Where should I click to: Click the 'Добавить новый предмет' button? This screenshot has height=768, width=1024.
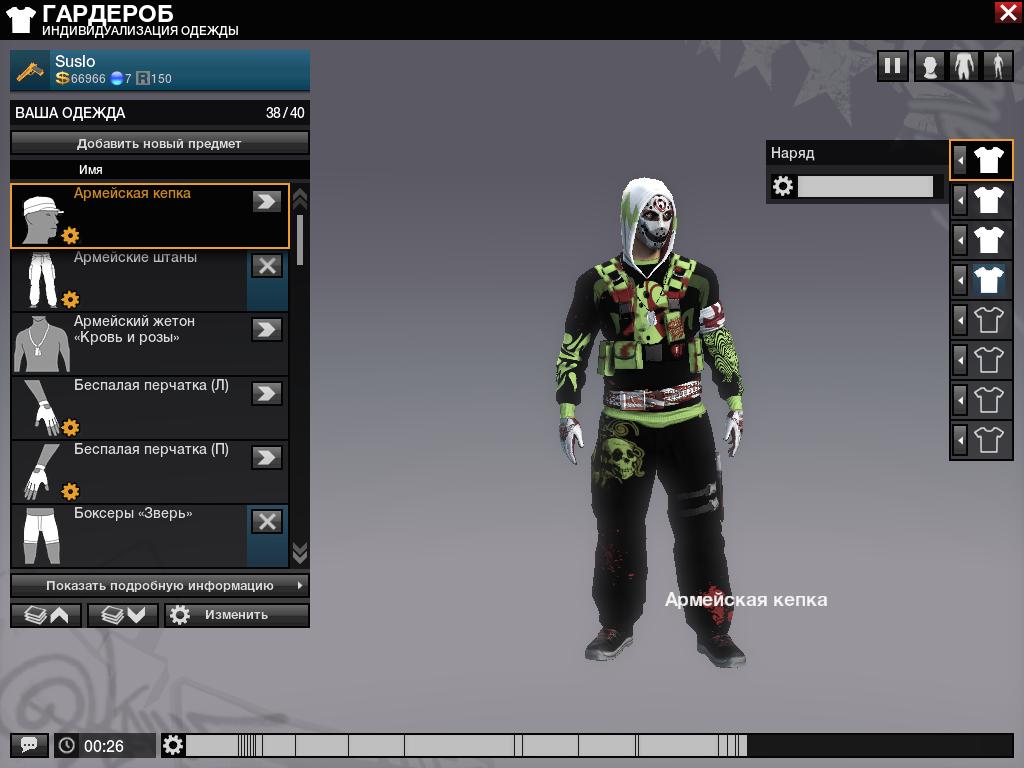coord(160,143)
